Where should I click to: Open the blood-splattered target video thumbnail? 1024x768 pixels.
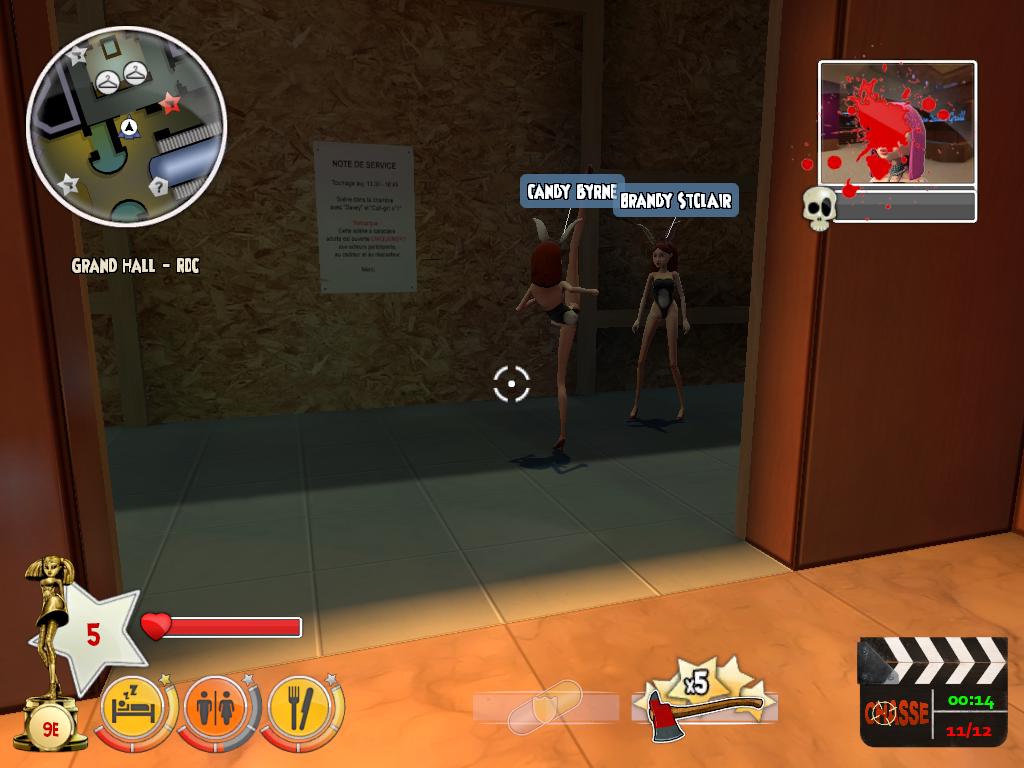(897, 123)
